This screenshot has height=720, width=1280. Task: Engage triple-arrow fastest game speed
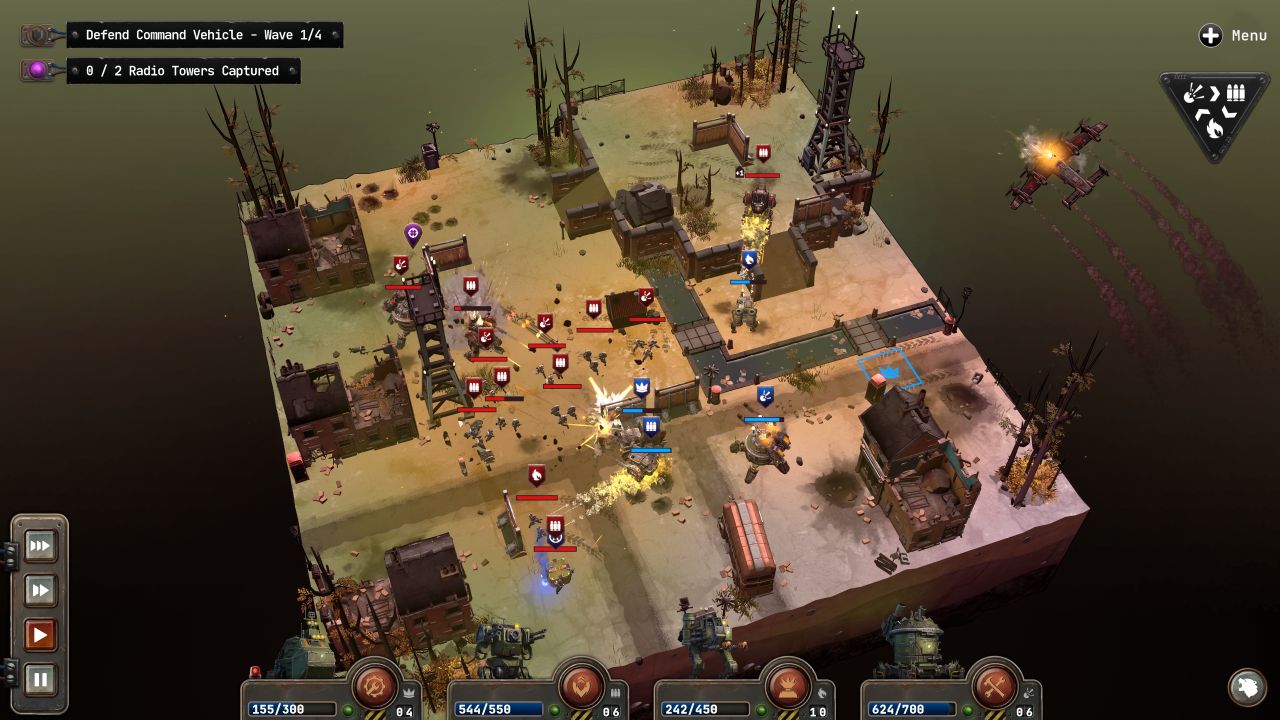coord(40,546)
